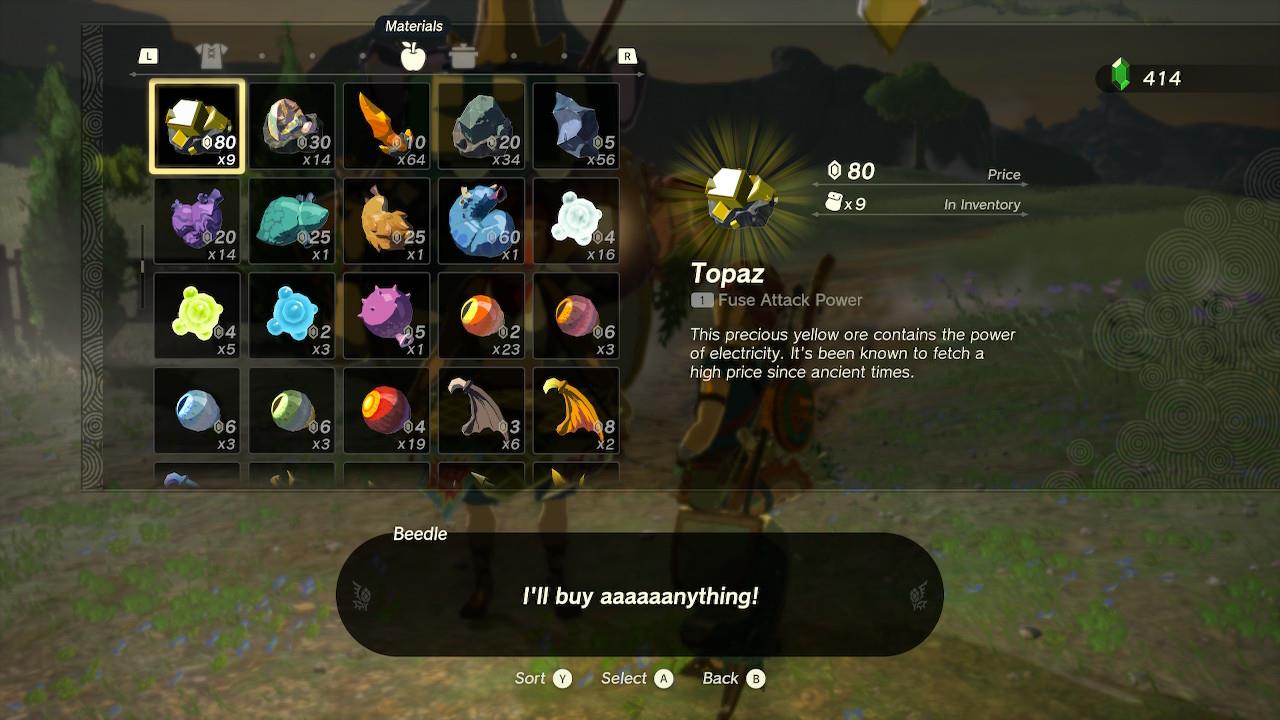Choose the orange Fire Keese Wing
This screenshot has width=1280, height=720.
[x=576, y=411]
